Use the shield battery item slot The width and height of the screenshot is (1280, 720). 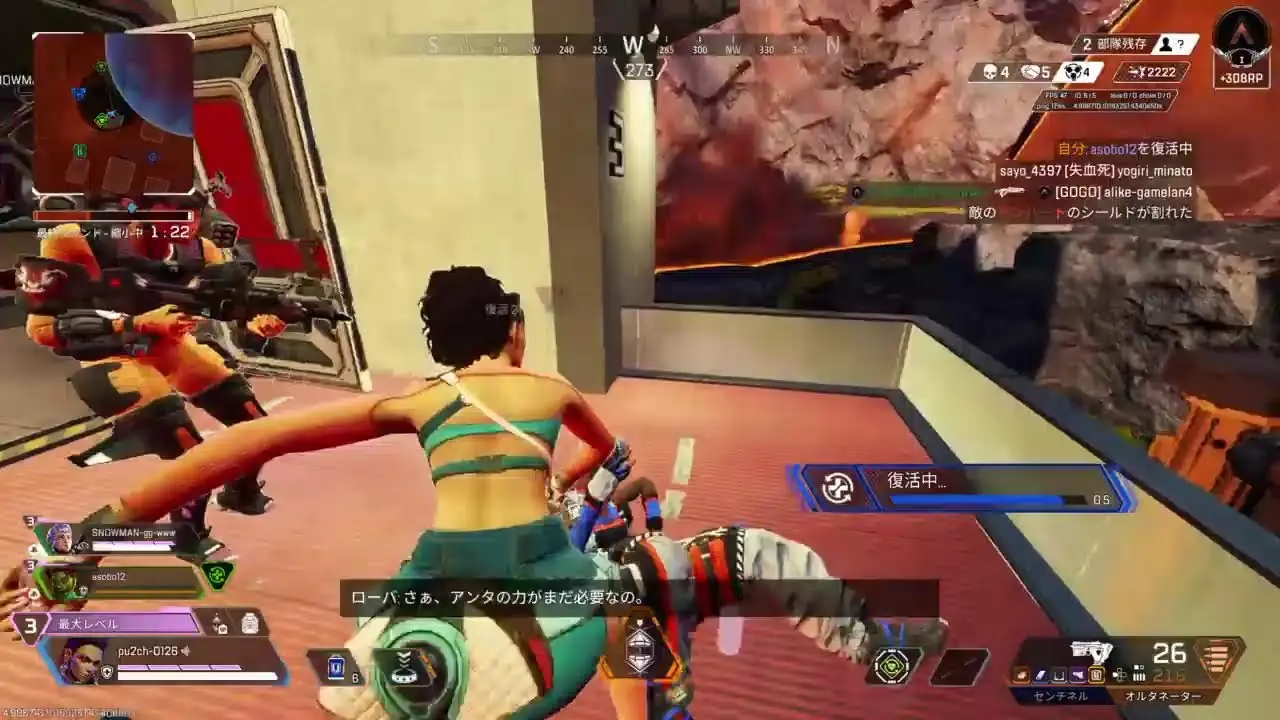338,667
